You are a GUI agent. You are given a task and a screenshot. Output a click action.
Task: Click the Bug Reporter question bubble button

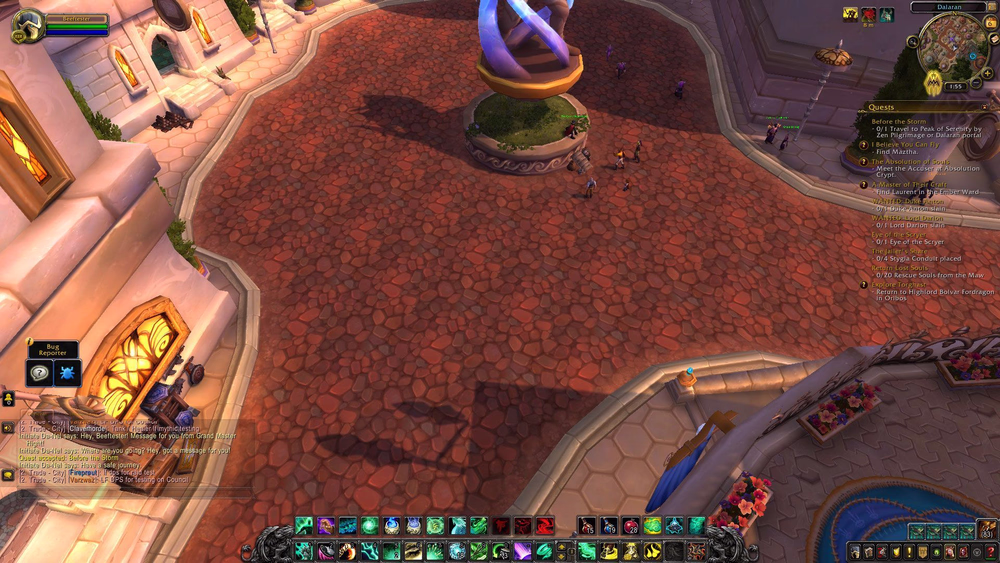pyautogui.click(x=40, y=372)
